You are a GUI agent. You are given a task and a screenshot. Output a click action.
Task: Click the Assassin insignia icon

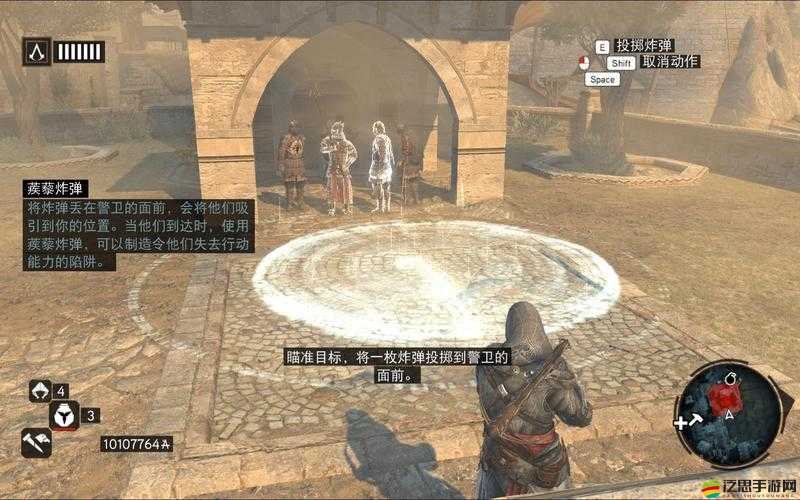(x=38, y=51)
